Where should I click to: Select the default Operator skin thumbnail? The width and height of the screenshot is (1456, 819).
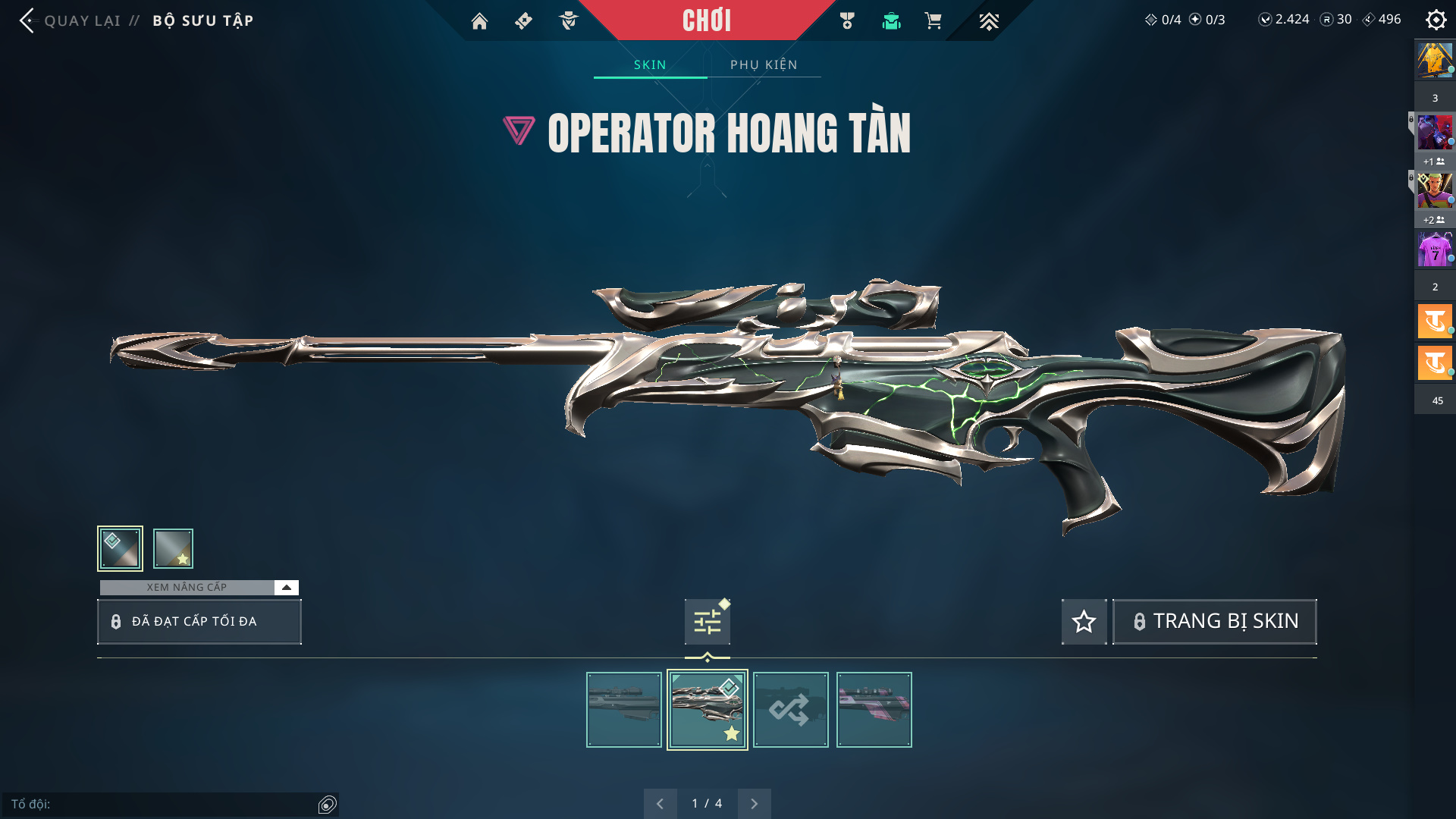point(624,710)
